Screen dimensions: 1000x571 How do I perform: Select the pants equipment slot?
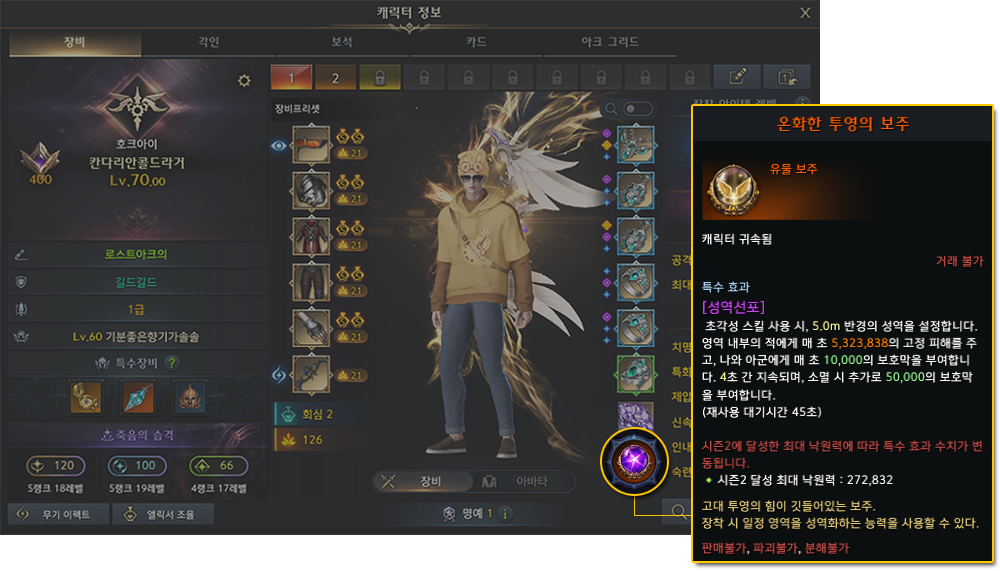point(311,282)
